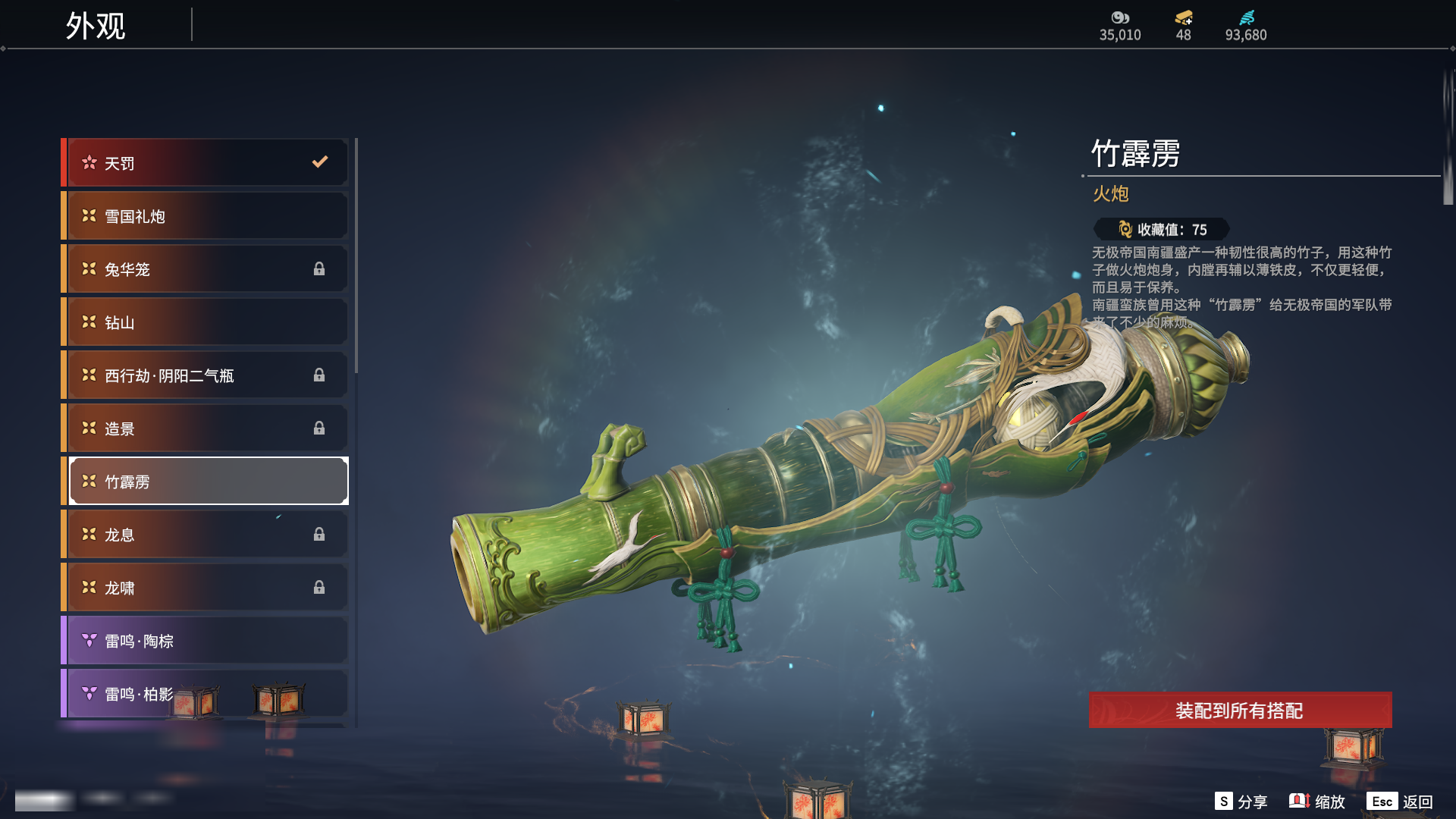Select 西行劫·阴阳二气瓶 skin row
1456x819 pixels.
point(206,375)
